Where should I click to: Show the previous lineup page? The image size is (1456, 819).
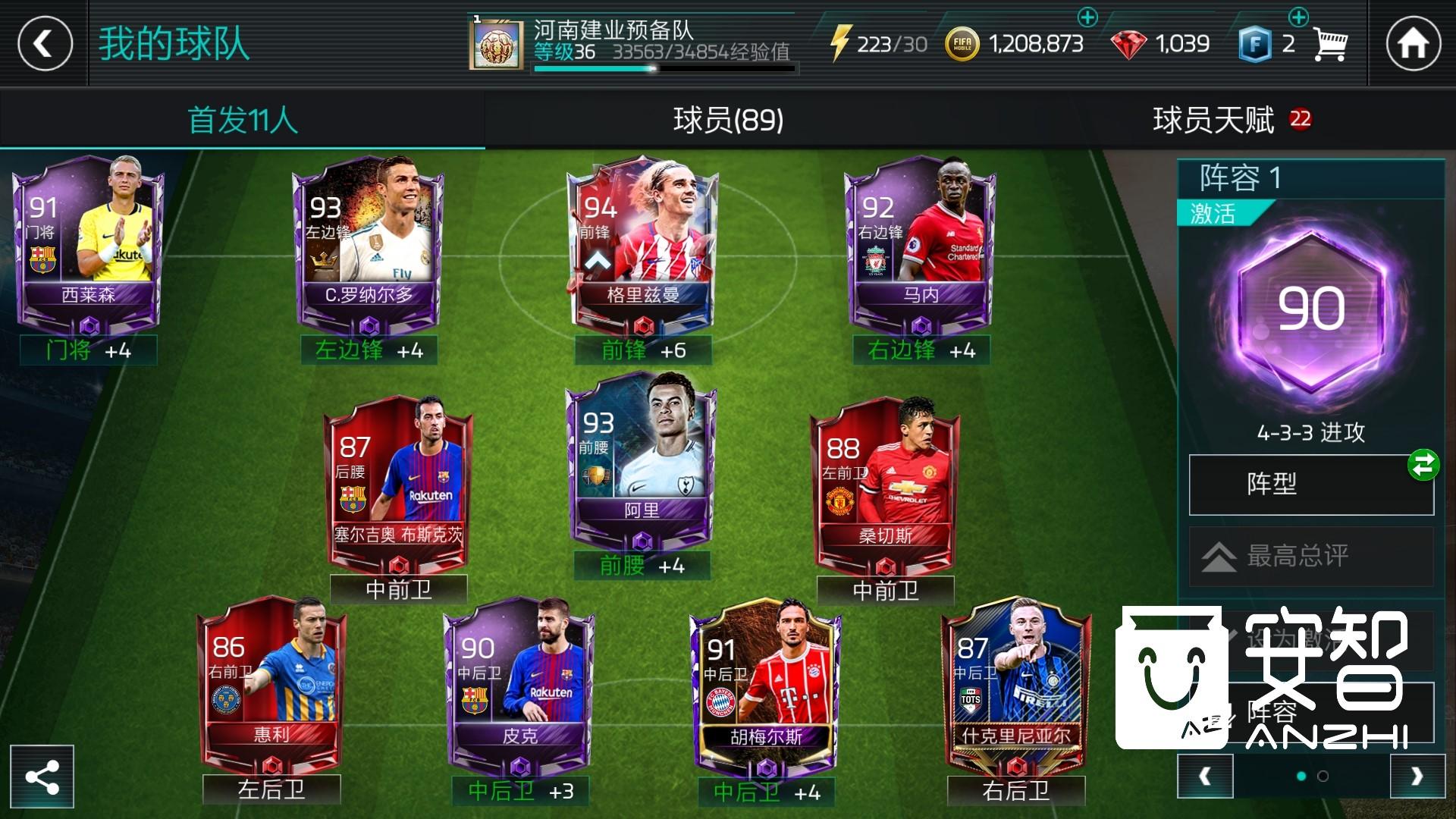click(1205, 777)
